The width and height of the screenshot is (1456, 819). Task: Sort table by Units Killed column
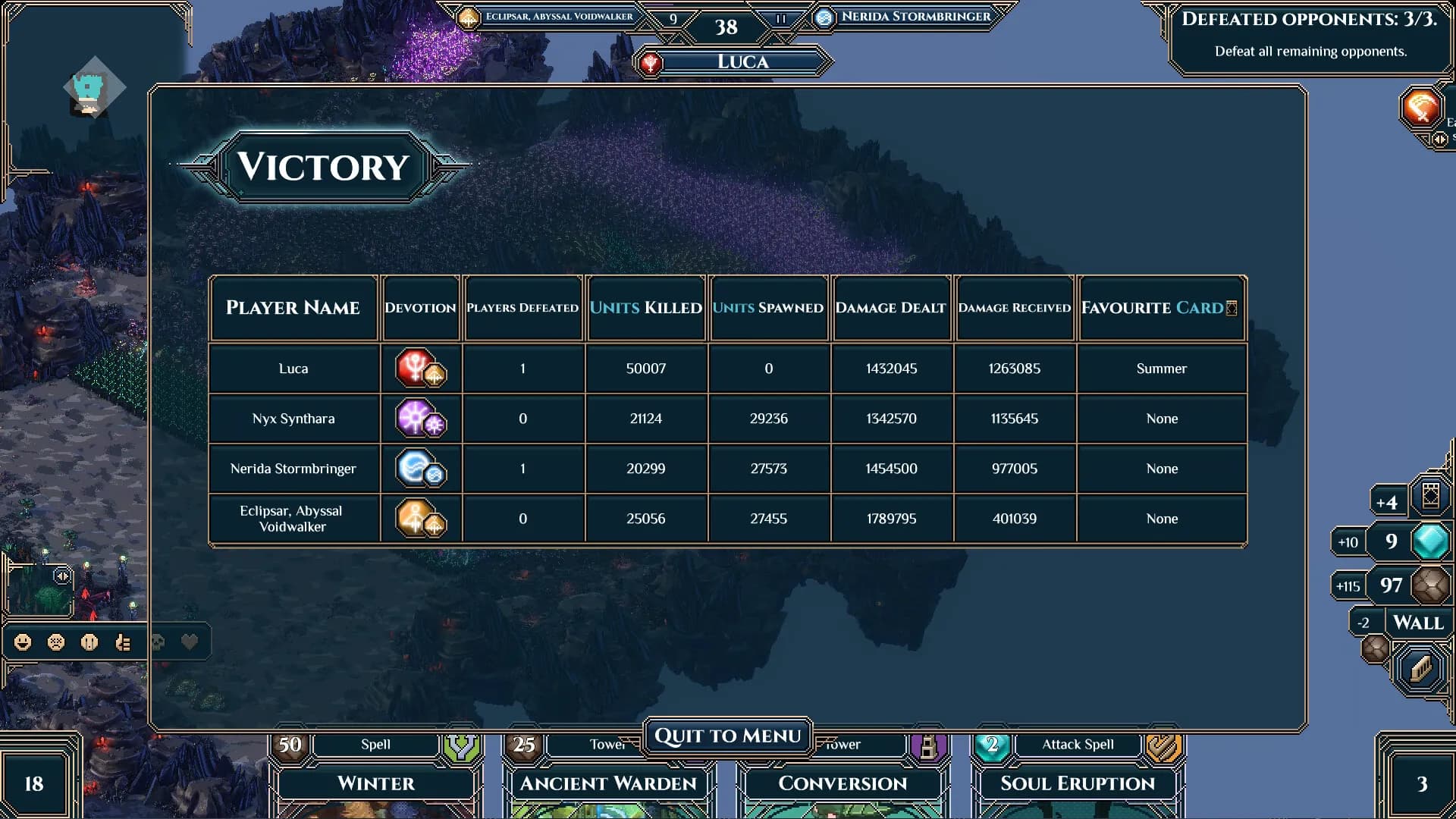point(645,308)
